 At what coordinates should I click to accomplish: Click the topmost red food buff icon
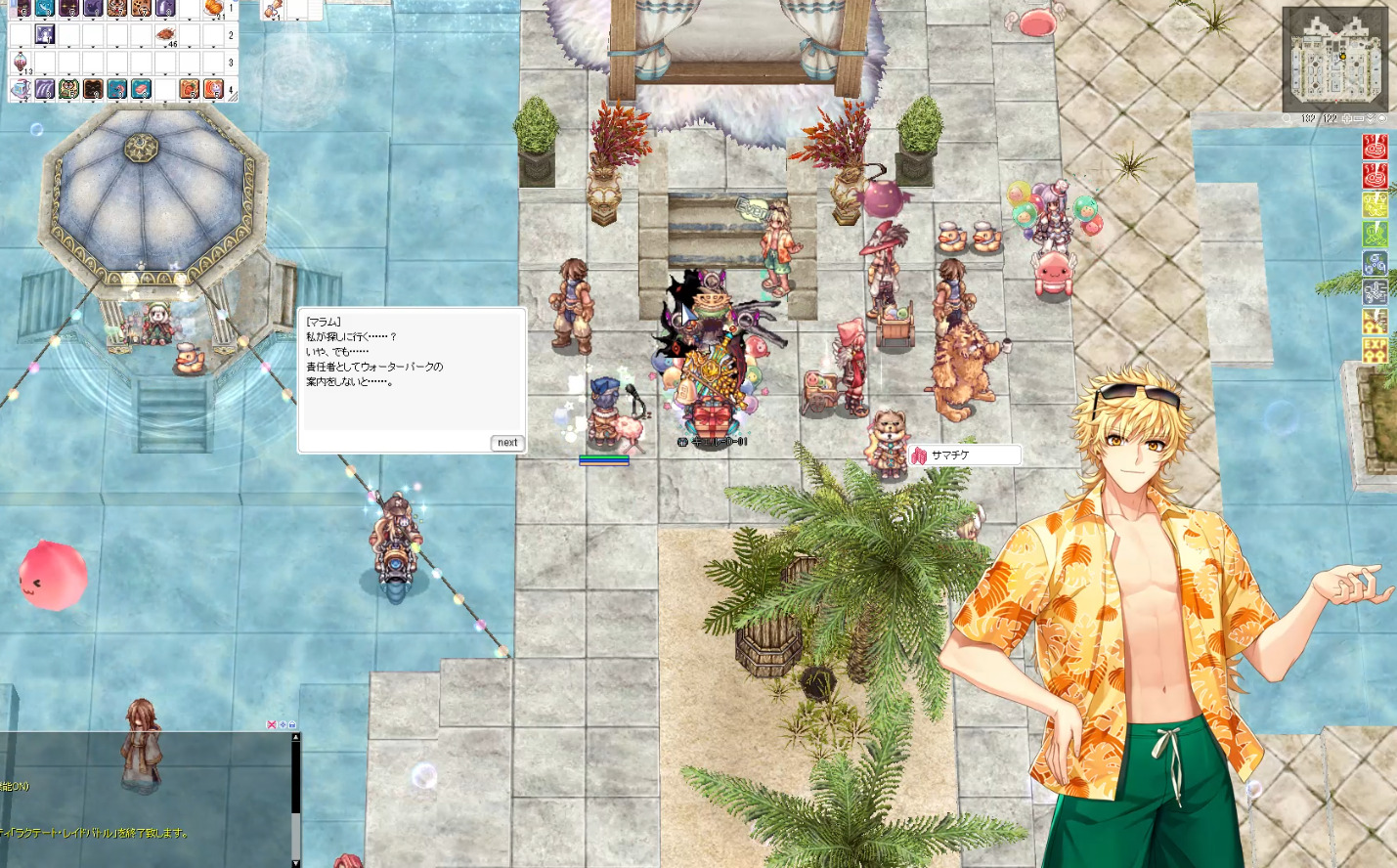[1375, 147]
